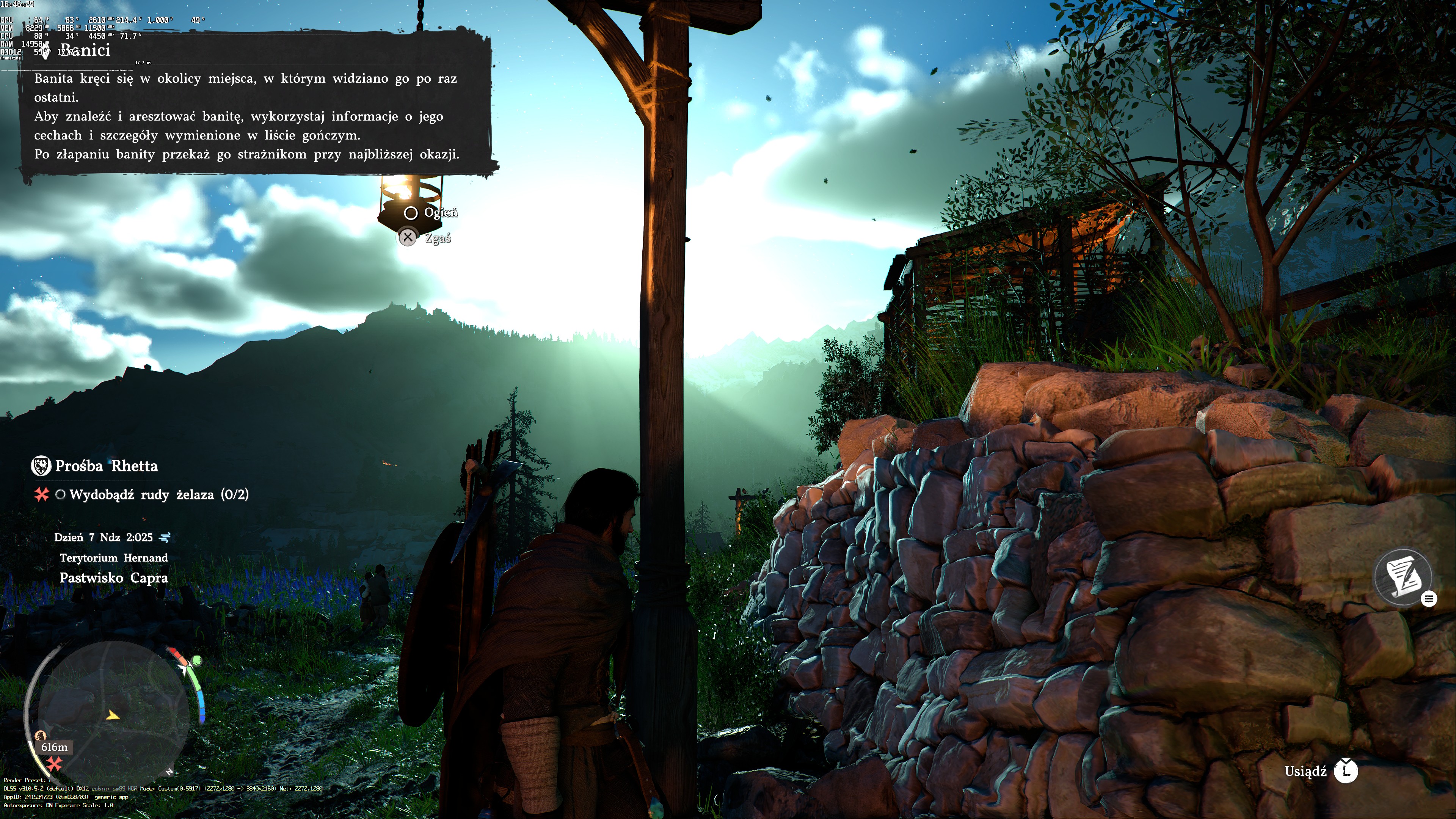The height and width of the screenshot is (819, 1456).
Task: Click the red quest marker below minimap
Action: [54, 764]
